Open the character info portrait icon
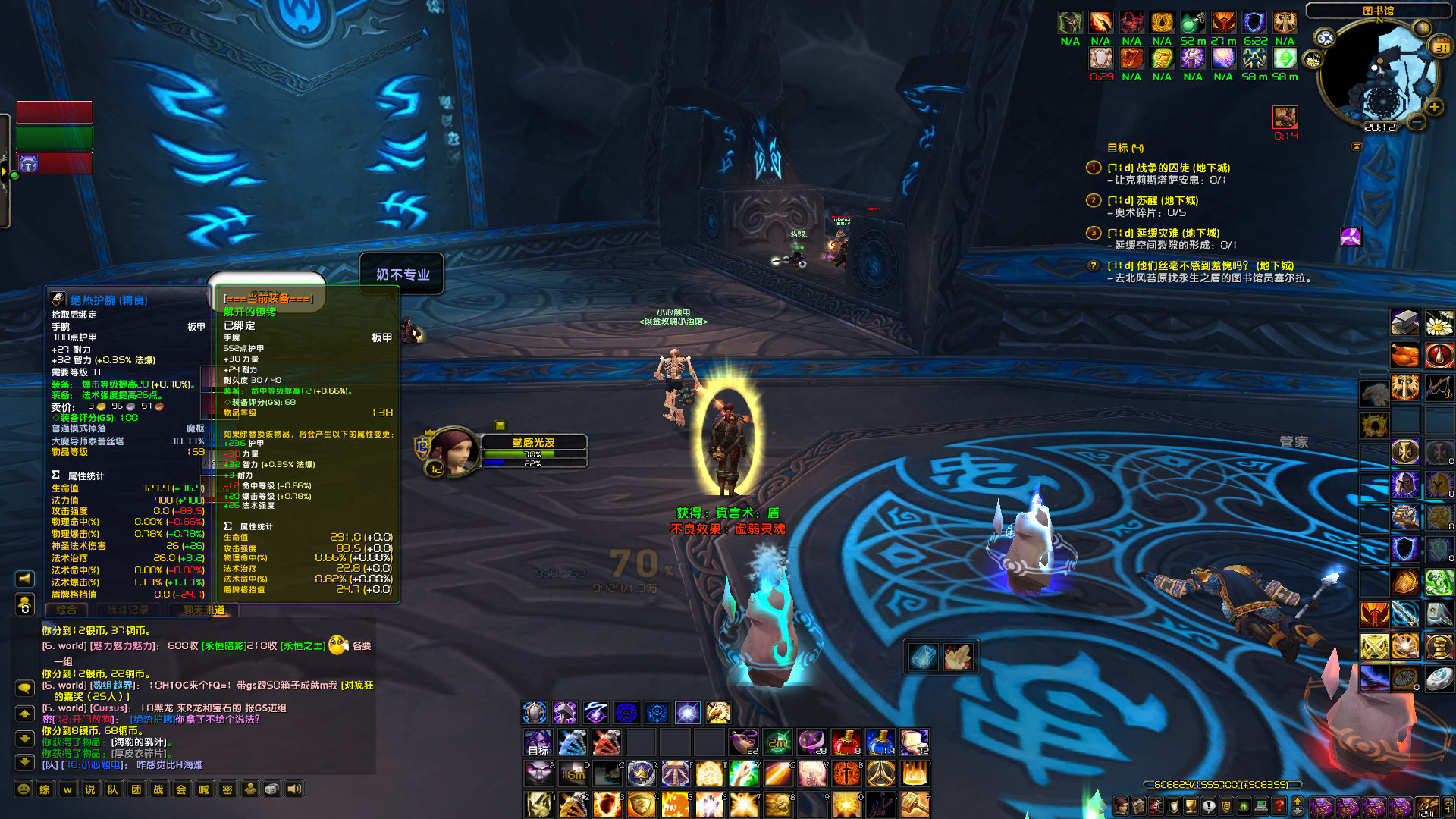The width and height of the screenshot is (1456, 819). pyautogui.click(x=1122, y=805)
